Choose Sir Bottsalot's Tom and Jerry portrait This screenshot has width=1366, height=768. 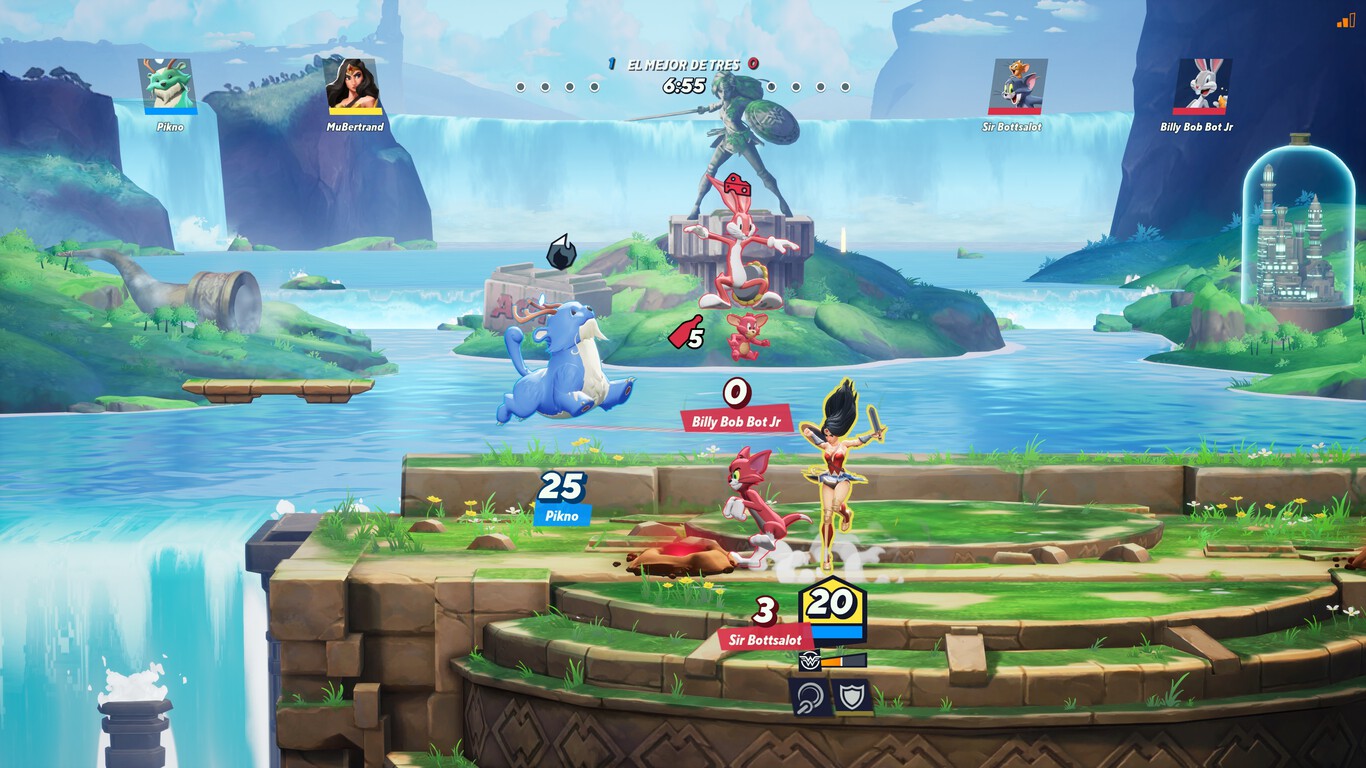[x=1017, y=85]
